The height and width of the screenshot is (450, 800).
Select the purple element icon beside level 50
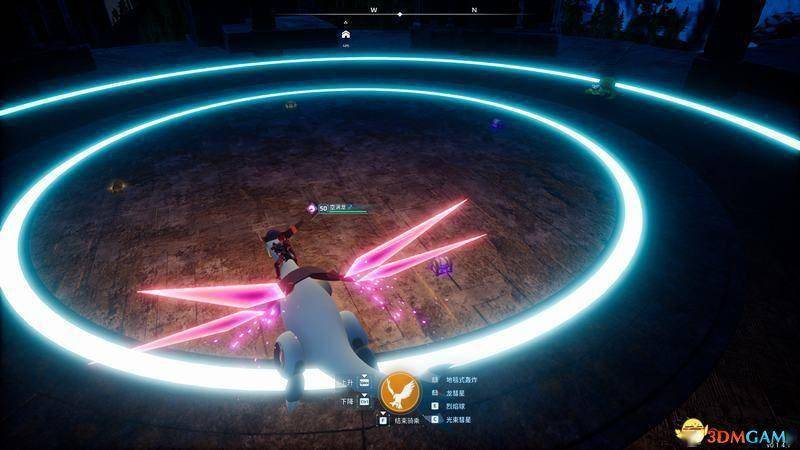(310, 208)
